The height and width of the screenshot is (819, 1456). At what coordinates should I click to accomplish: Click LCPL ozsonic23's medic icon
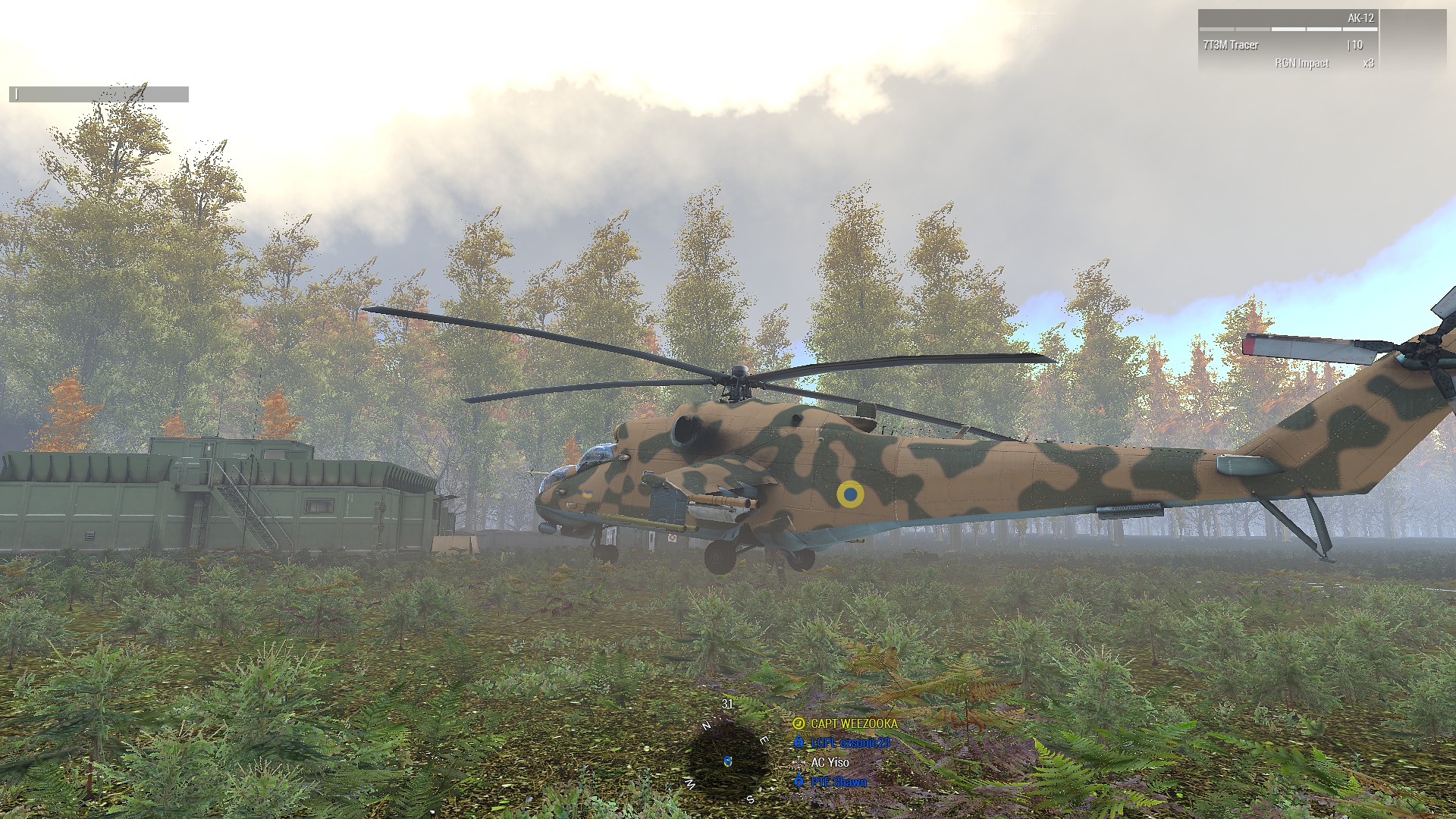[799, 742]
